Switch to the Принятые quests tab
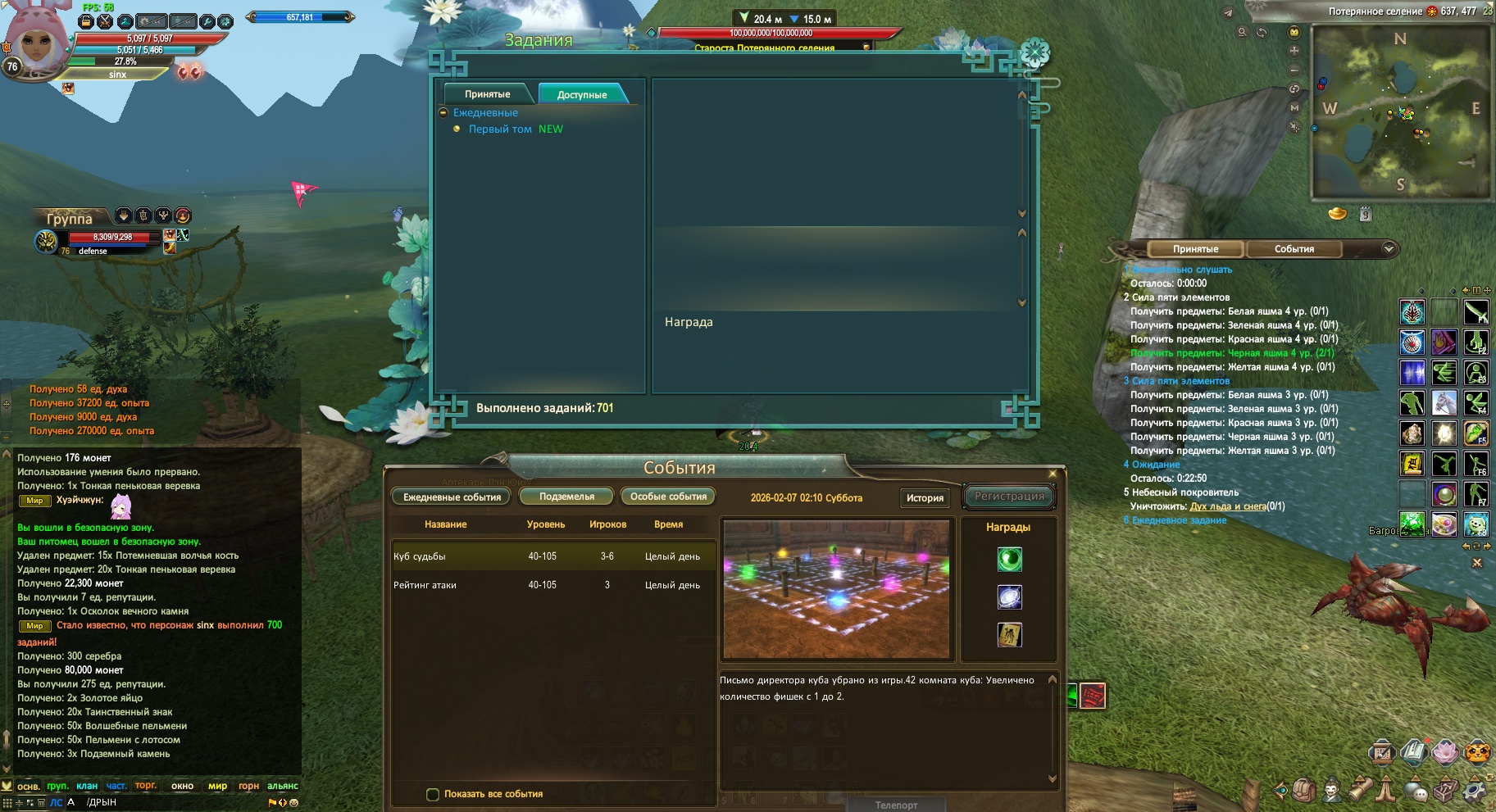Viewport: 1496px width, 812px height. pos(487,94)
